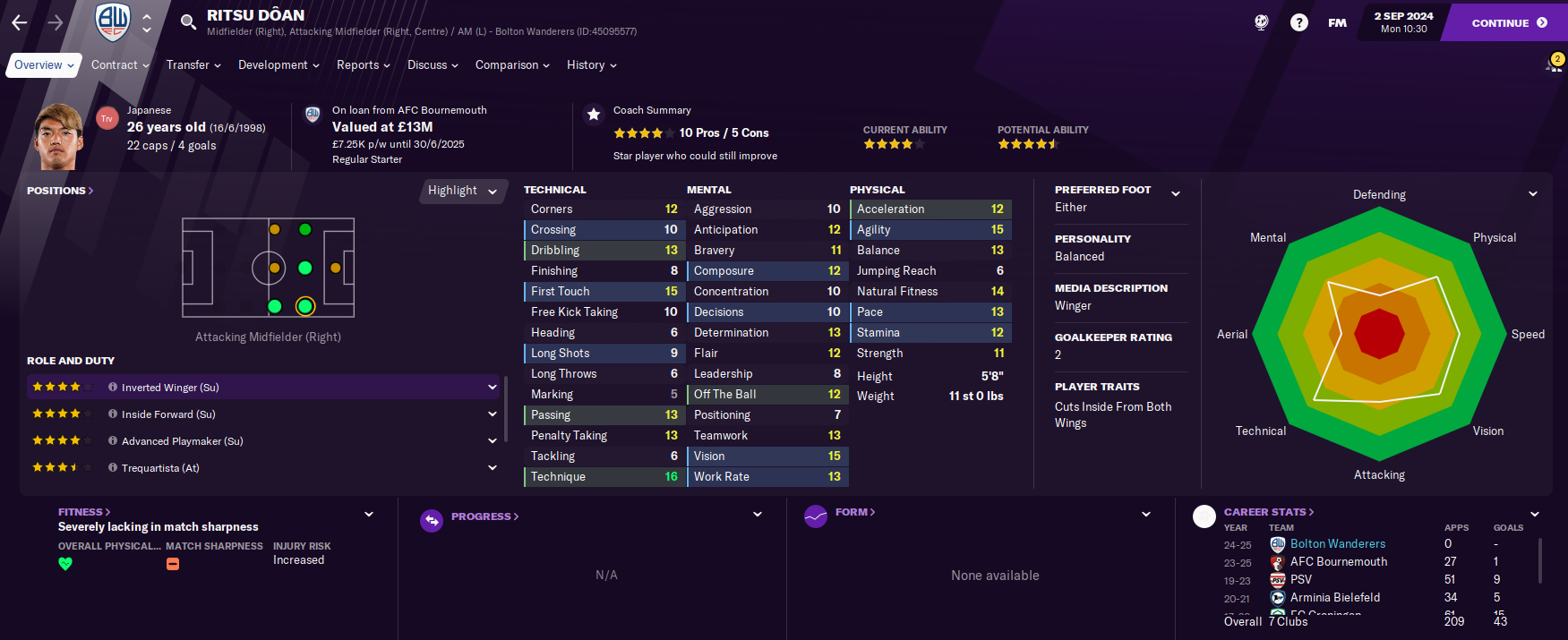Open the Fitness section link

pos(84,512)
